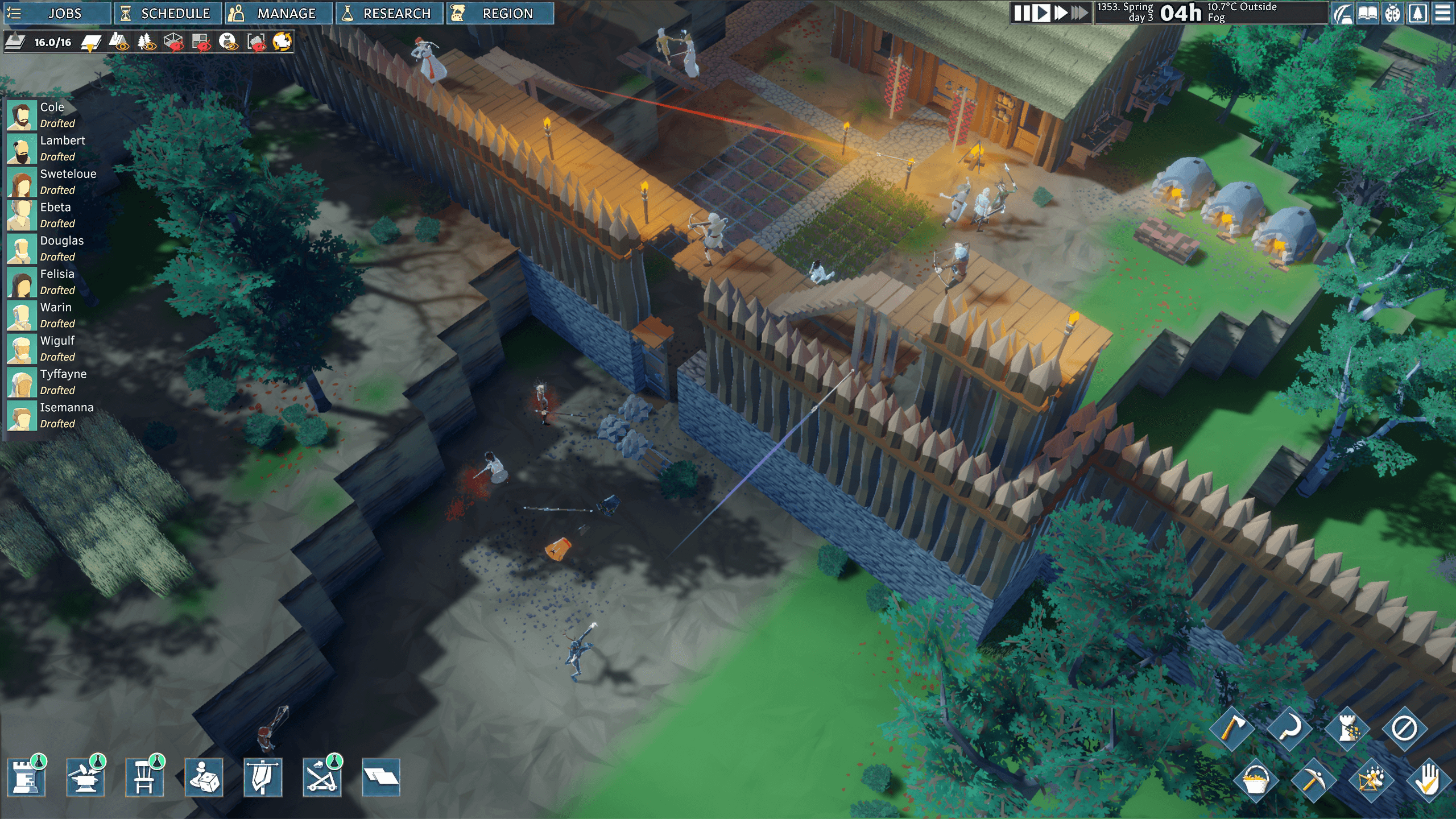The image size is (1456, 819).
Task: Open the Schedule panel
Action: coord(167,13)
